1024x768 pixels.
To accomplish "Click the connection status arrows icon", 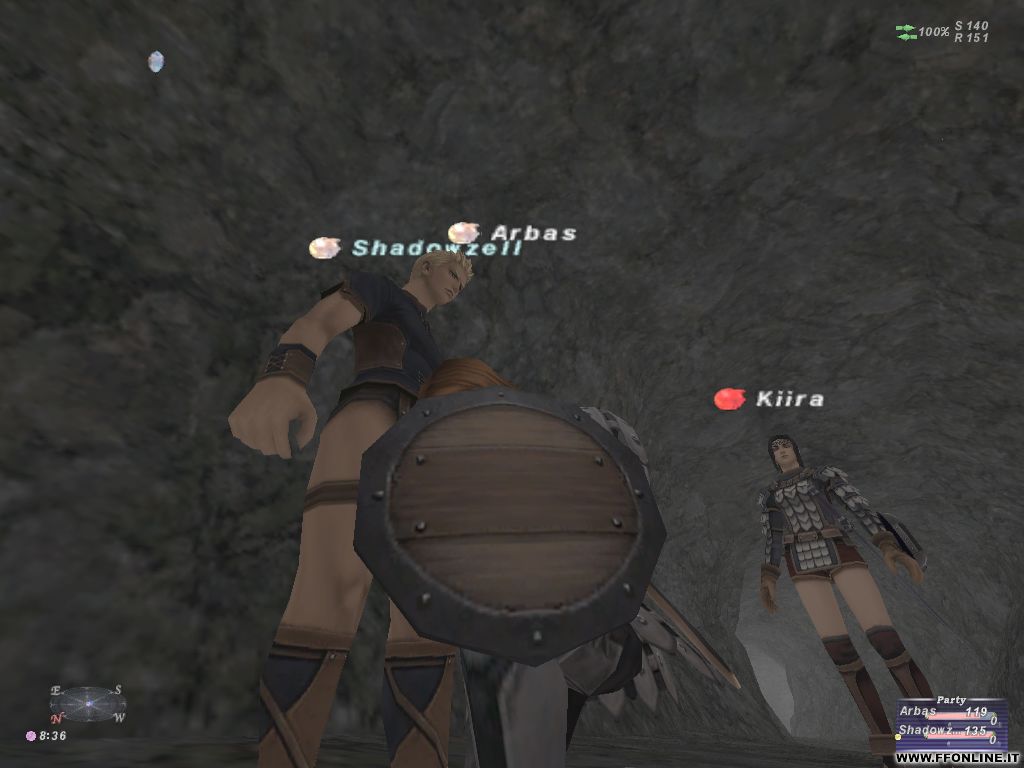I will [x=906, y=32].
